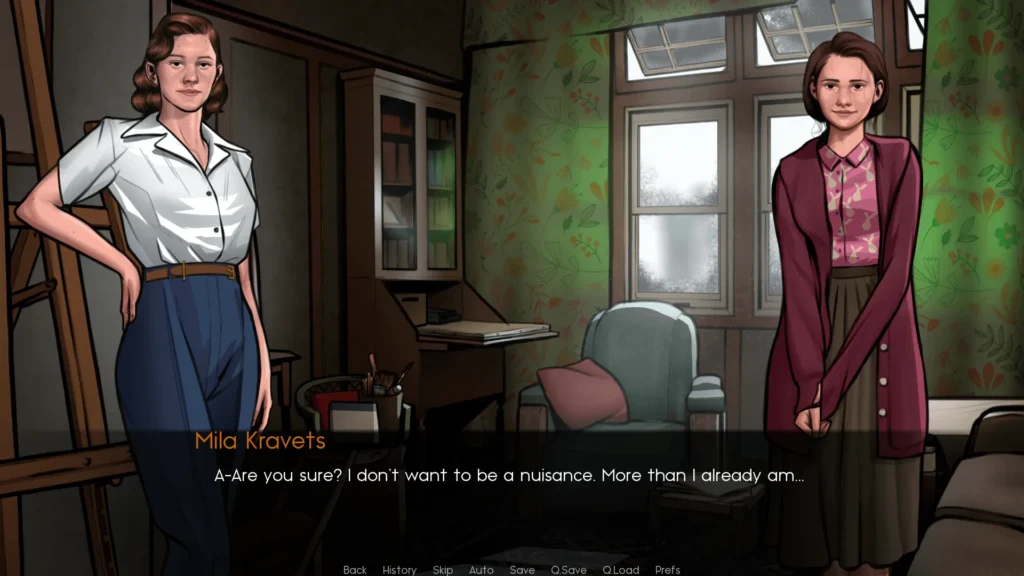Go Back to the previous line
1024x576 pixels.
[x=355, y=570]
